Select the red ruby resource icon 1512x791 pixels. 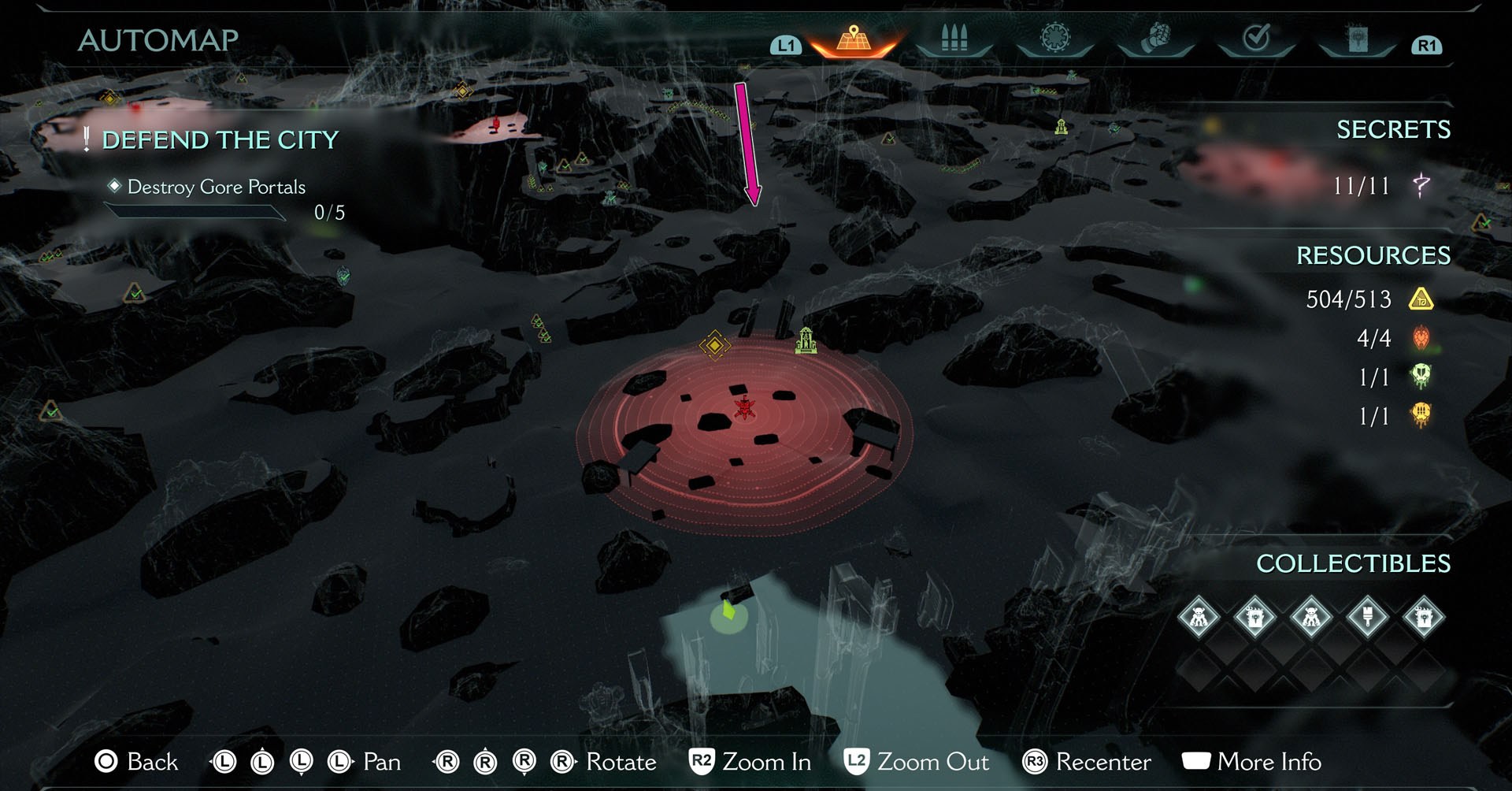[1421, 338]
